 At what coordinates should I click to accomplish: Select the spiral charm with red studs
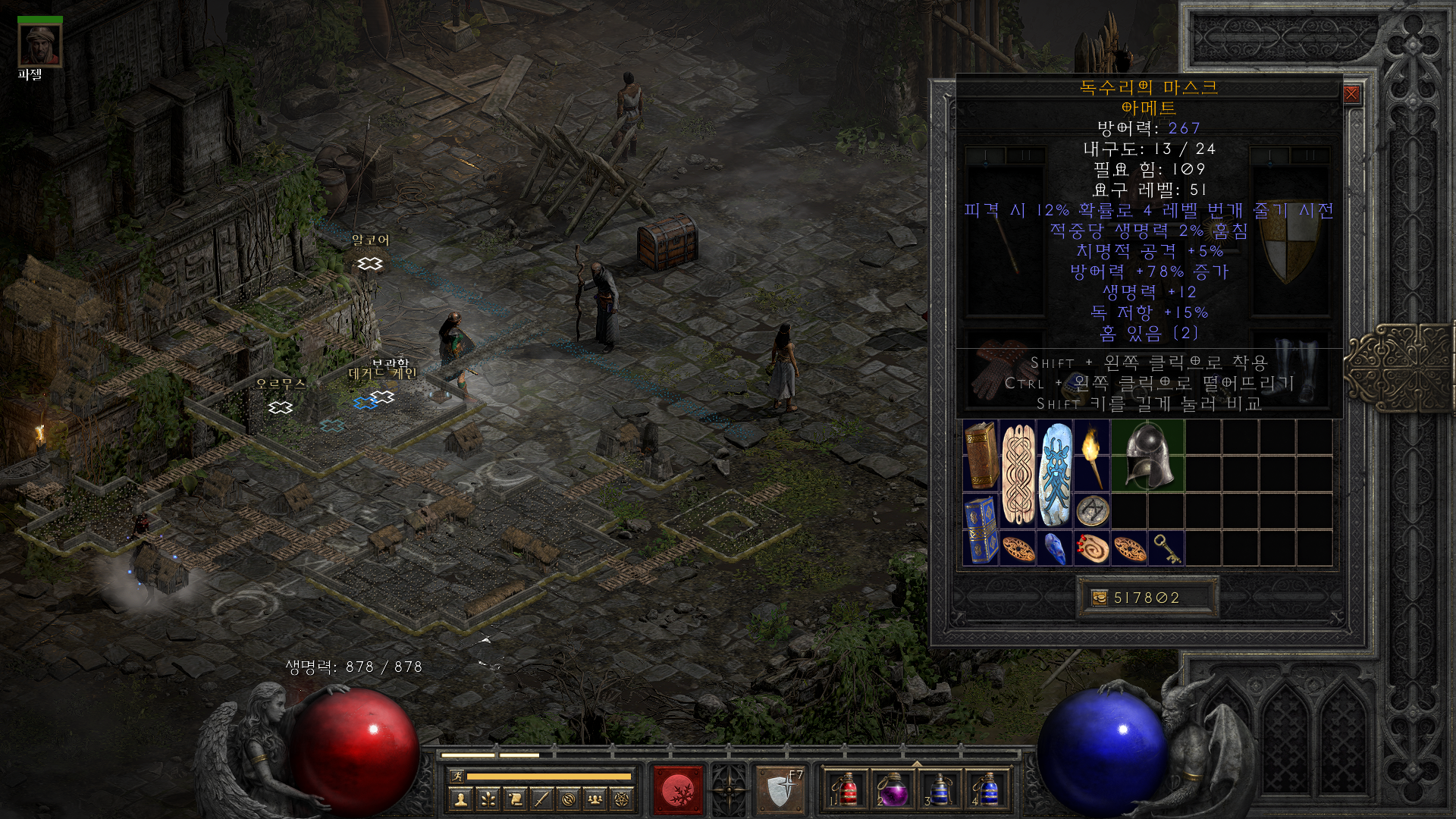pyautogui.click(x=1092, y=548)
